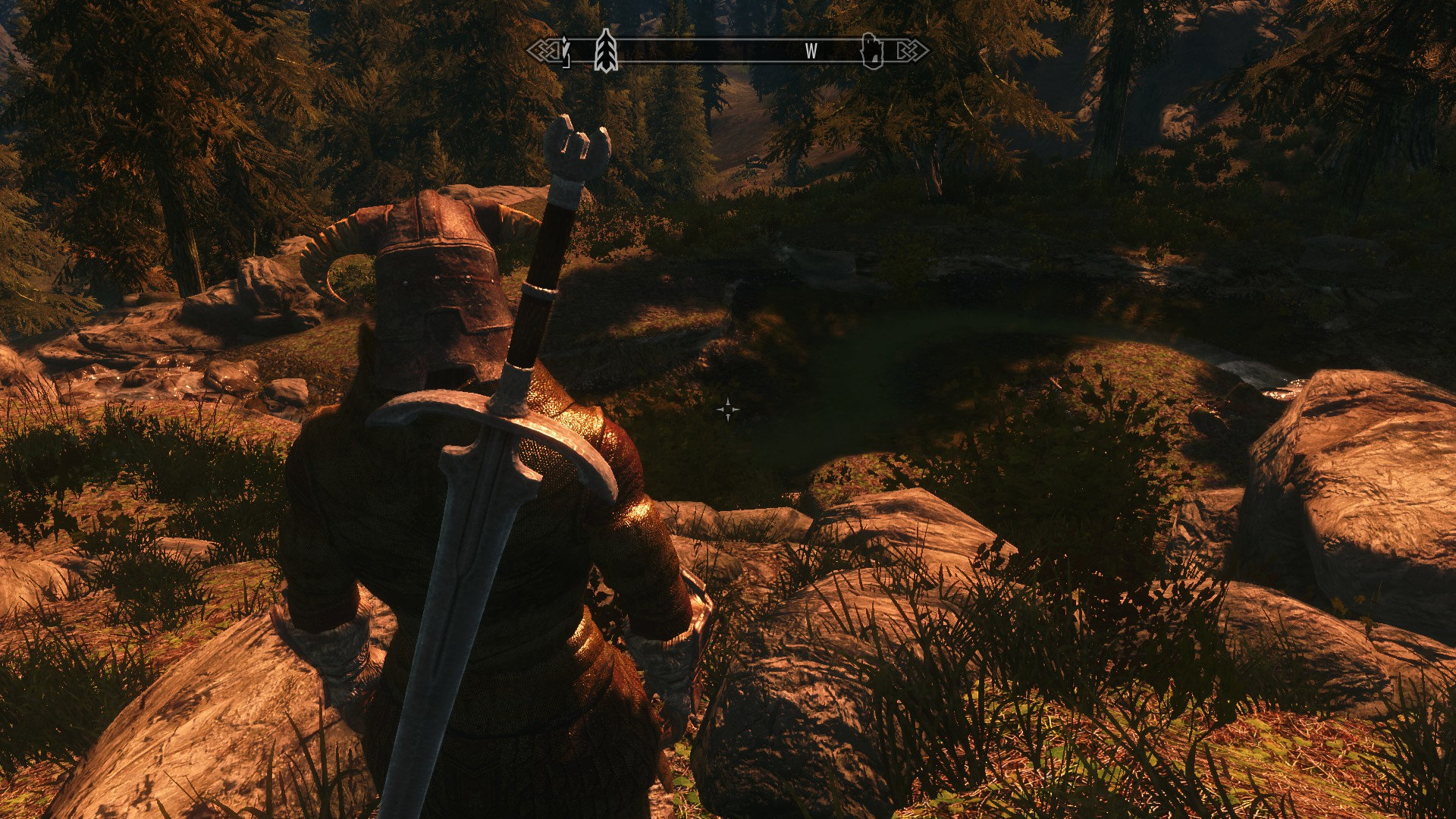Click the ruined fort marker on compass
The image size is (1456, 819).
click(x=873, y=52)
